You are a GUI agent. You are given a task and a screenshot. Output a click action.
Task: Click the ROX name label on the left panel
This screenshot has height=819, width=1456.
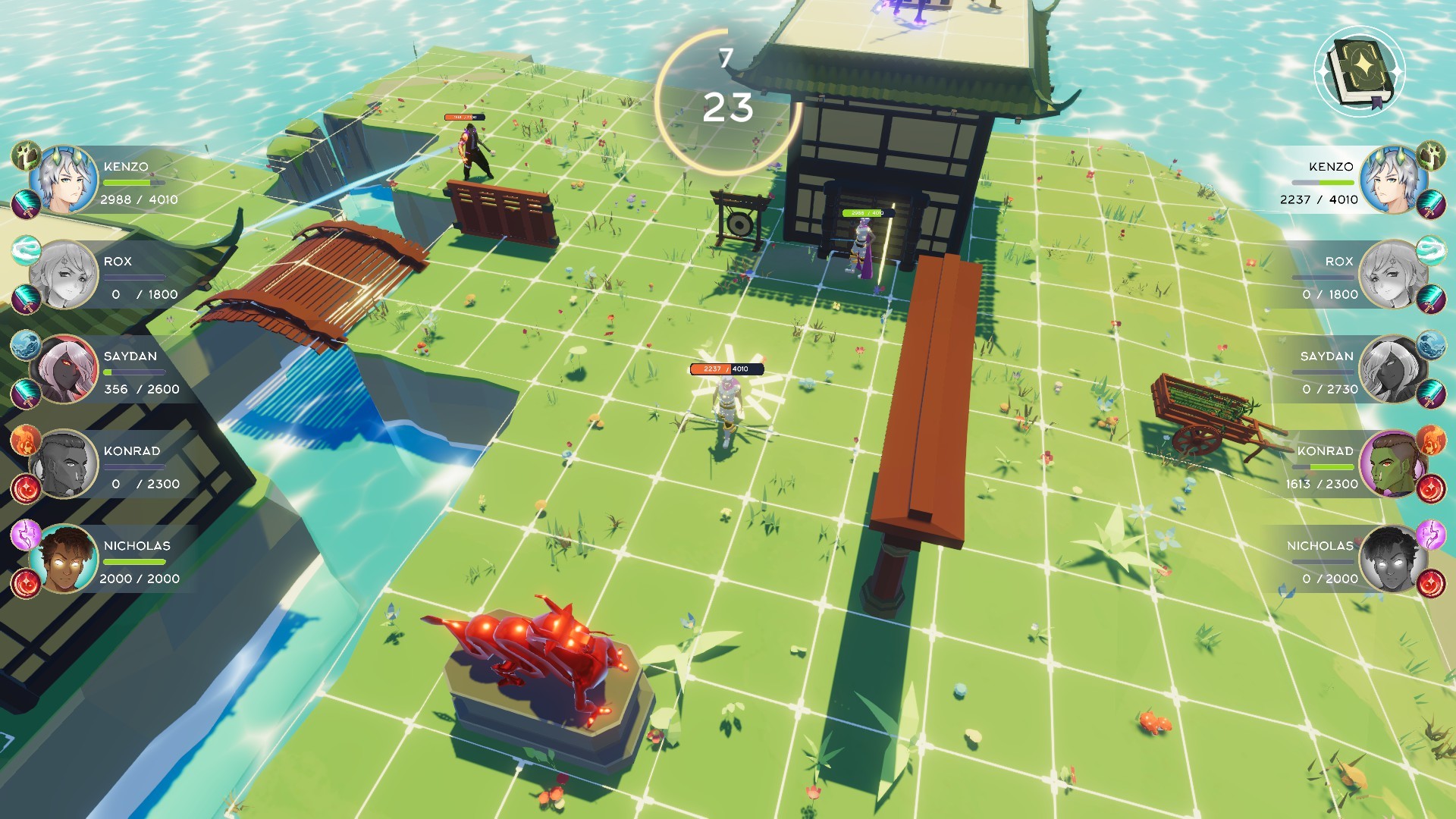[118, 262]
